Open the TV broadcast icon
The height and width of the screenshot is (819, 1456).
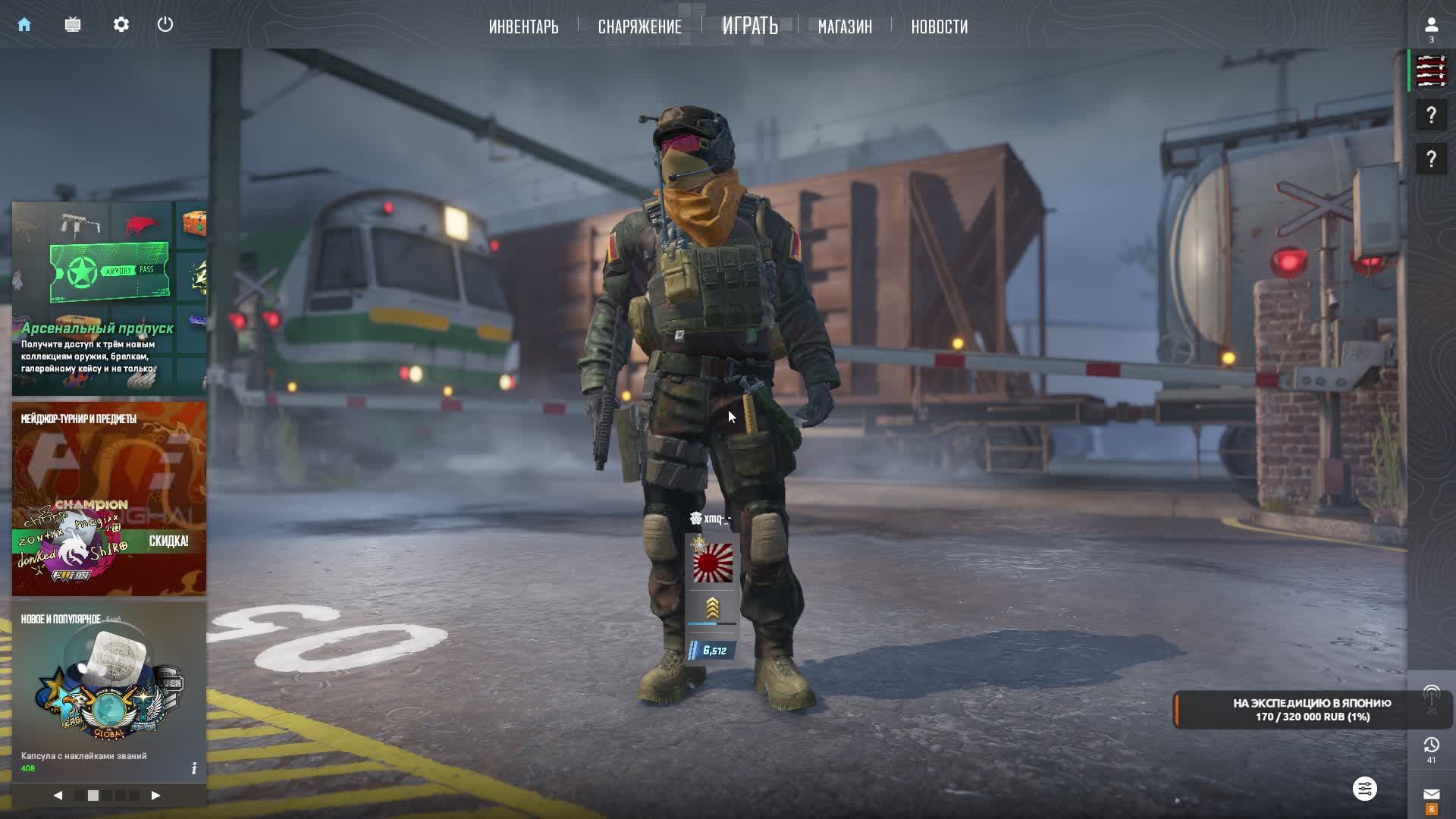(x=73, y=25)
